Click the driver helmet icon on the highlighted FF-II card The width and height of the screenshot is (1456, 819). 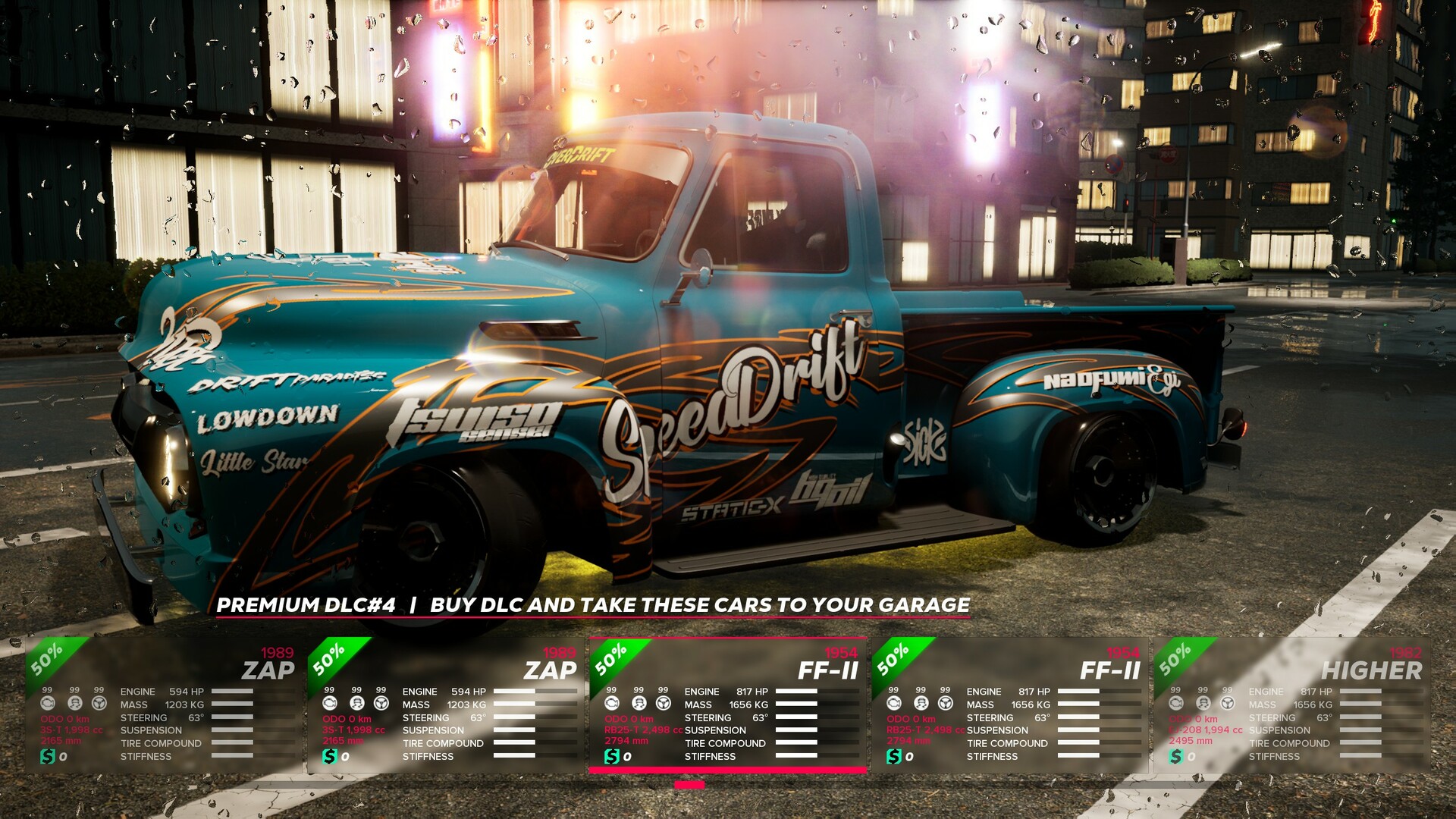click(x=639, y=704)
